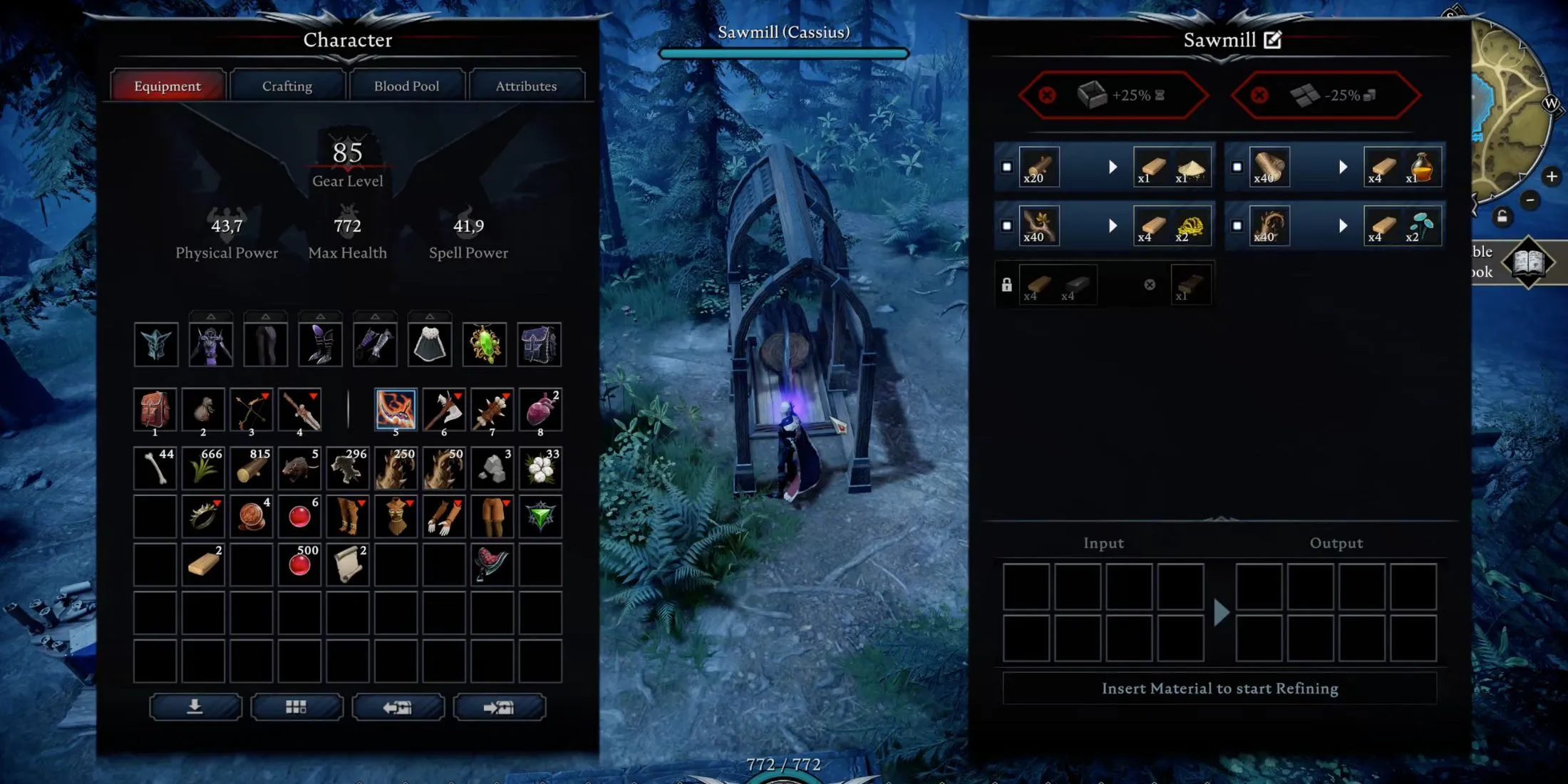This screenshot has height=784, width=1568.
Task: Expand the slot above the chest armor
Action: point(212,317)
